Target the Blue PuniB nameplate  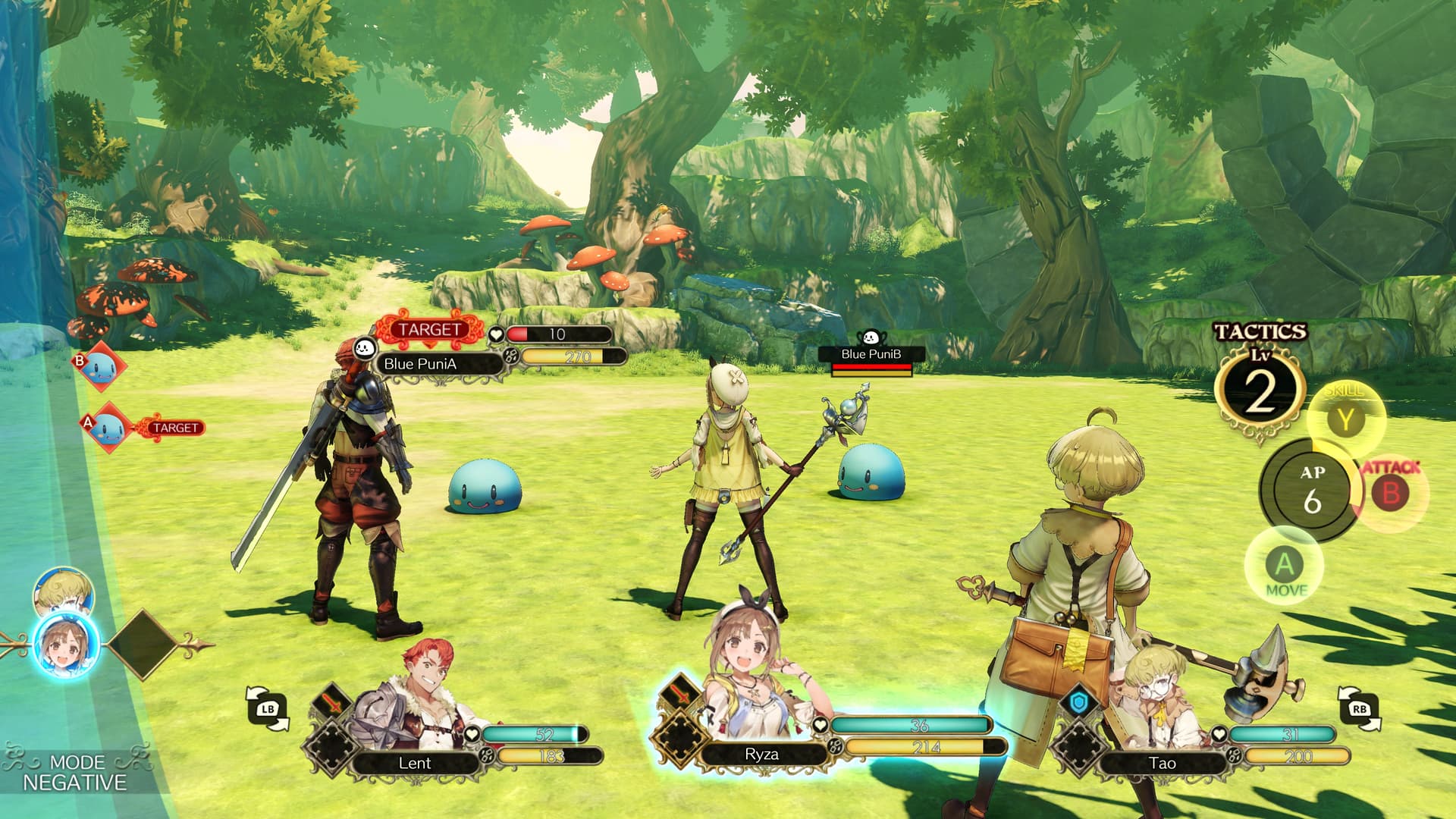[x=871, y=354]
